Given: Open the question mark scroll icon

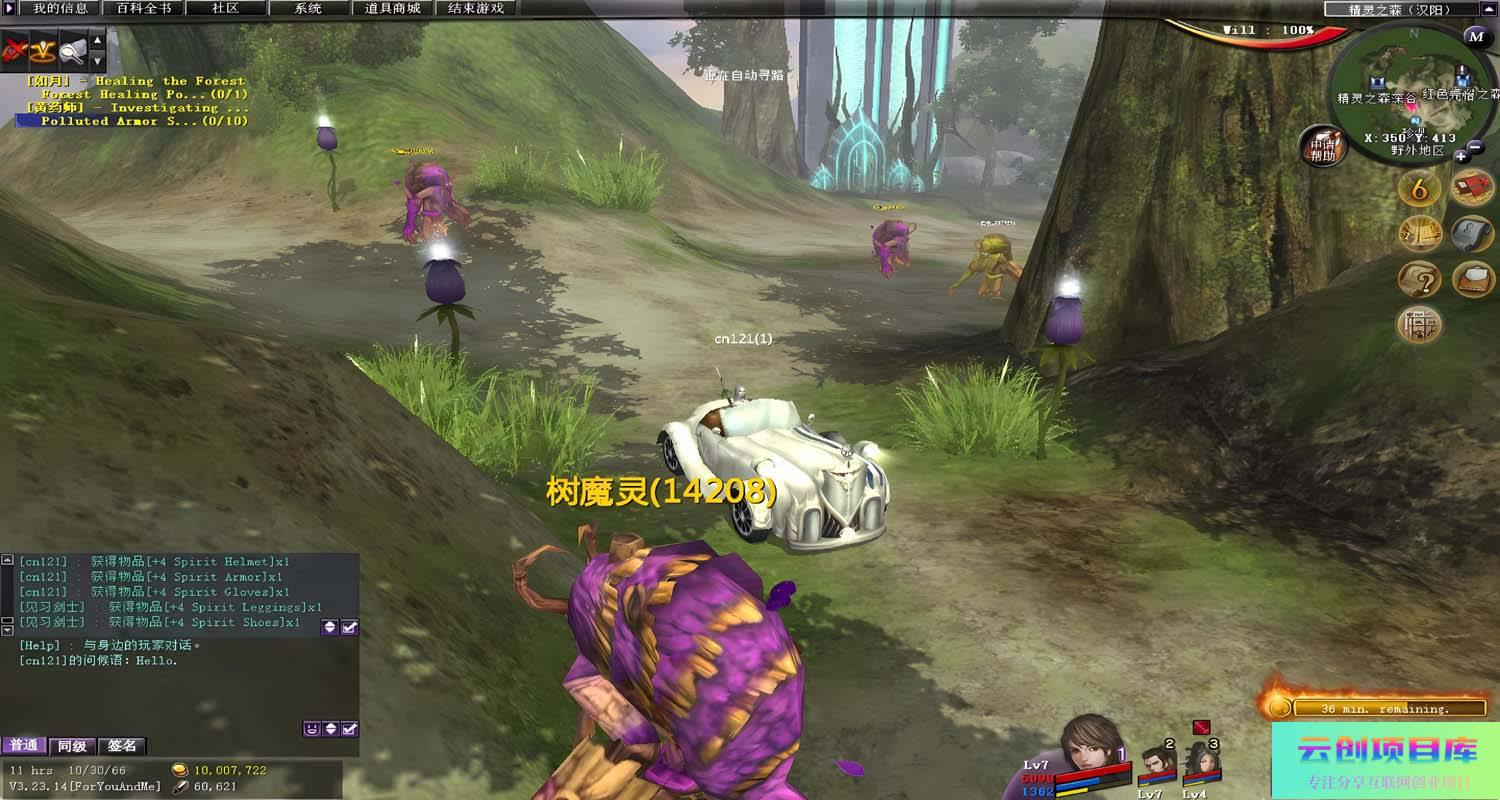Looking at the screenshot, I should click(1419, 278).
